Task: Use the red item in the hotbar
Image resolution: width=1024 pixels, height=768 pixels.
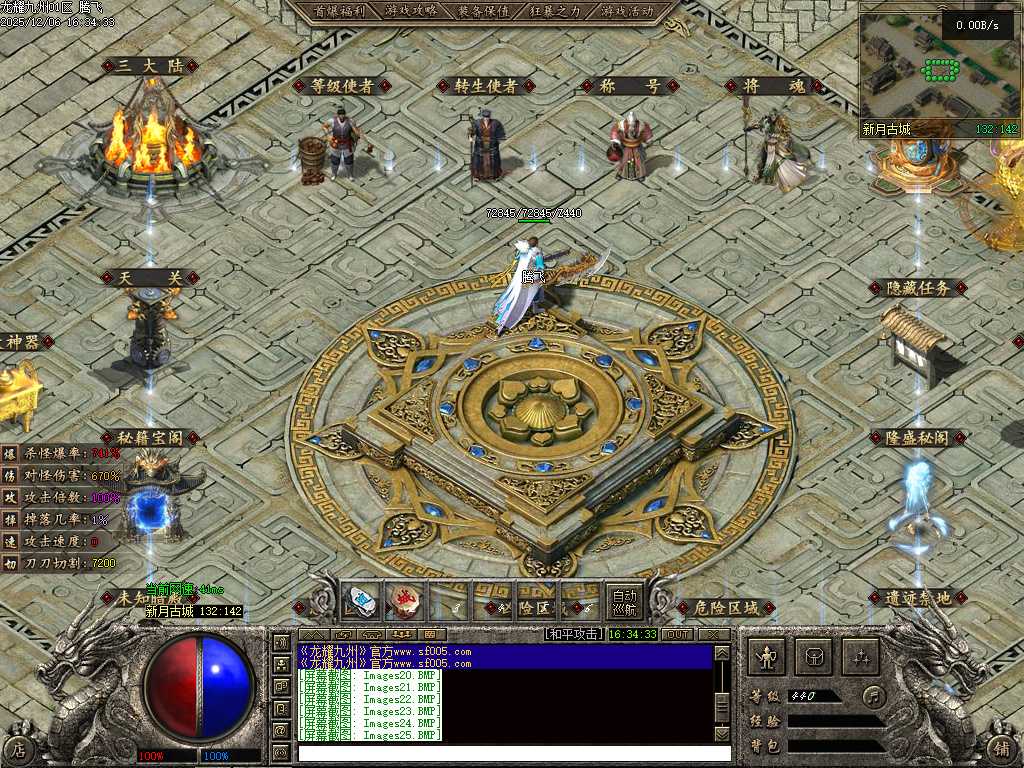Action: [404, 601]
